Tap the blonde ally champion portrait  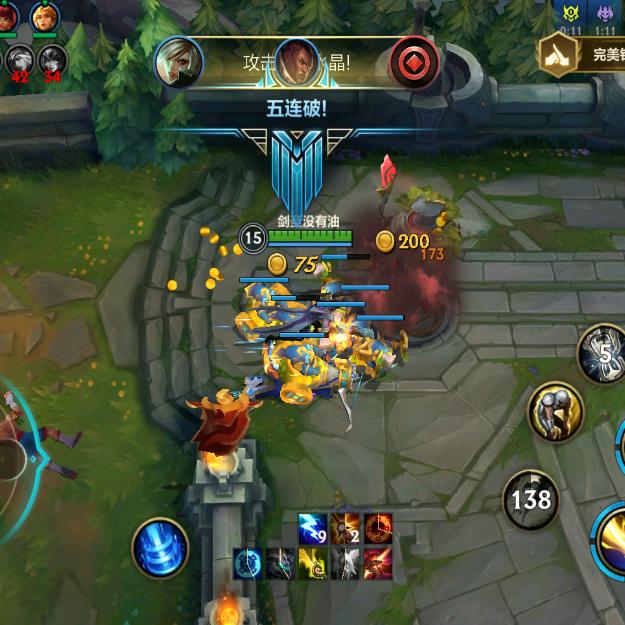tap(44, 17)
